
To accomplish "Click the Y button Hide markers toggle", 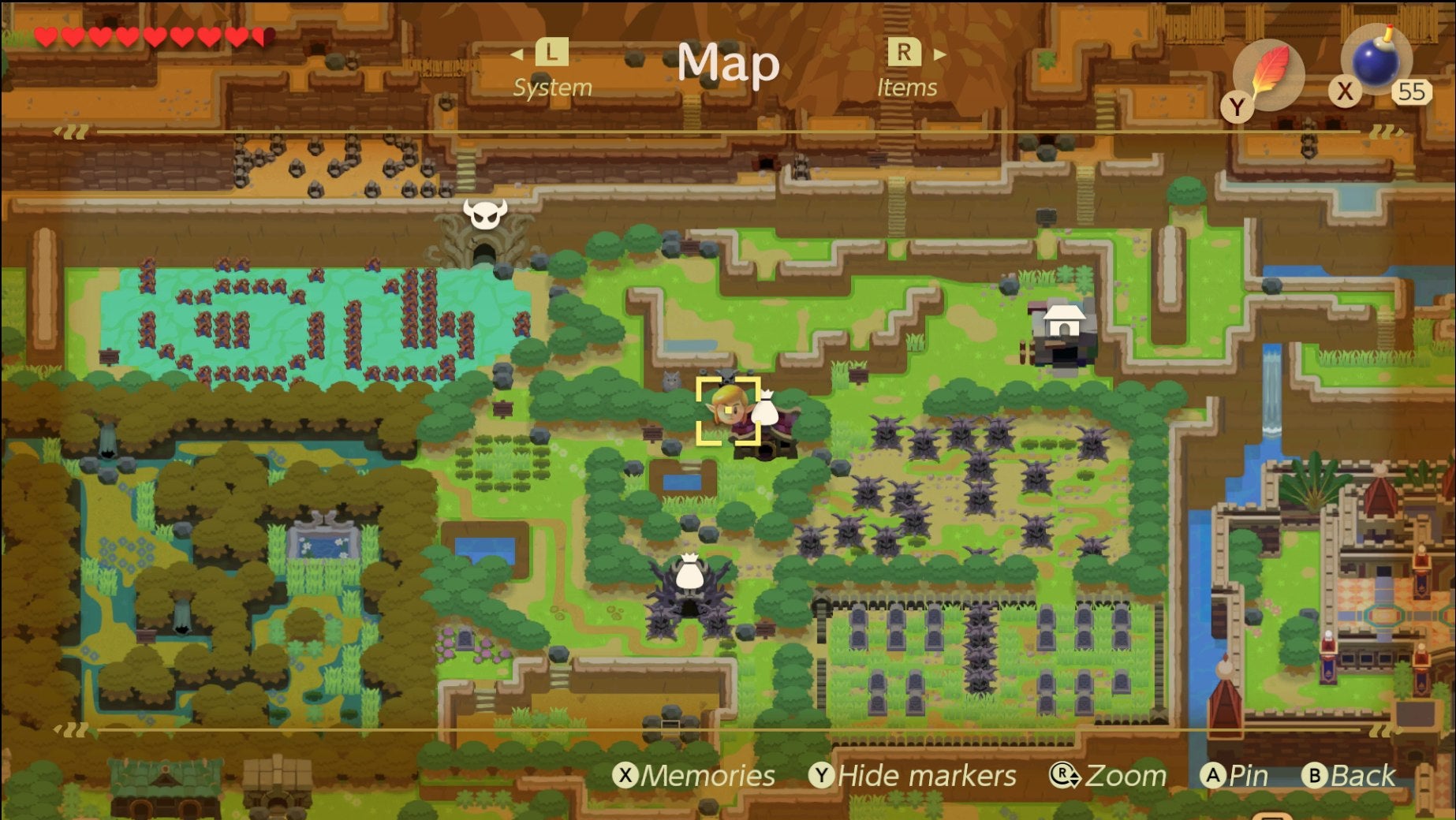I will tap(823, 776).
